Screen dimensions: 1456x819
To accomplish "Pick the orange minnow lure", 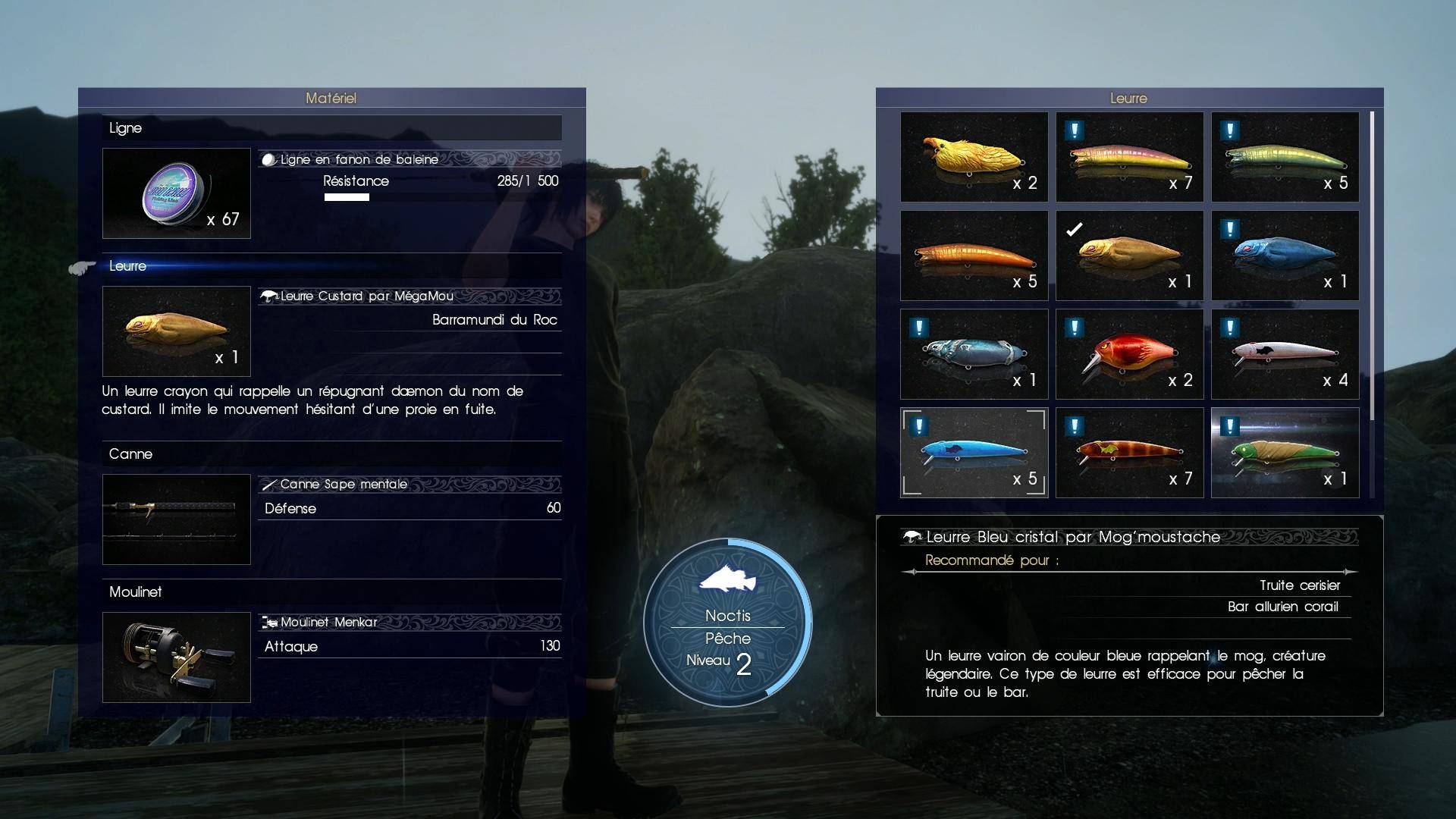I will 974,256.
